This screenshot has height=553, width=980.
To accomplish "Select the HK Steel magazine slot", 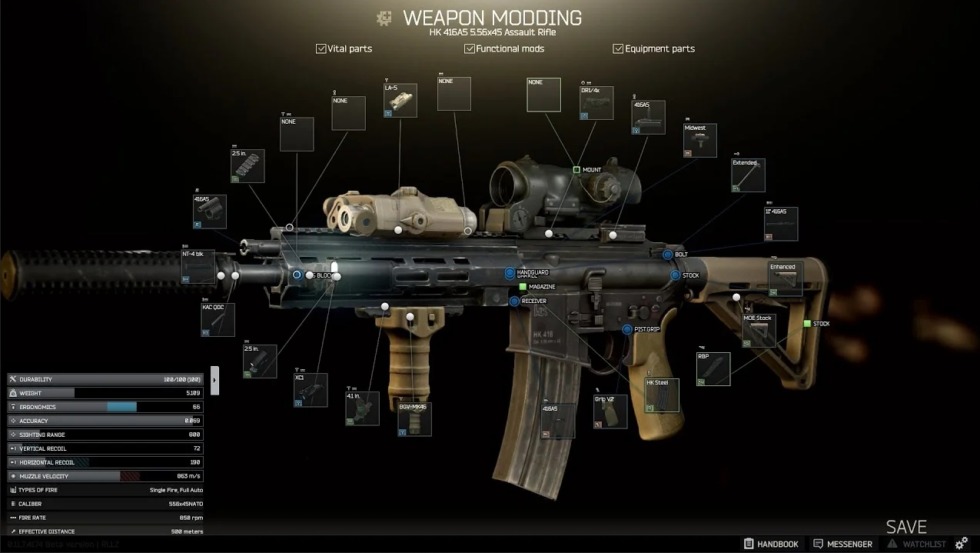I will pyautogui.click(x=662, y=395).
